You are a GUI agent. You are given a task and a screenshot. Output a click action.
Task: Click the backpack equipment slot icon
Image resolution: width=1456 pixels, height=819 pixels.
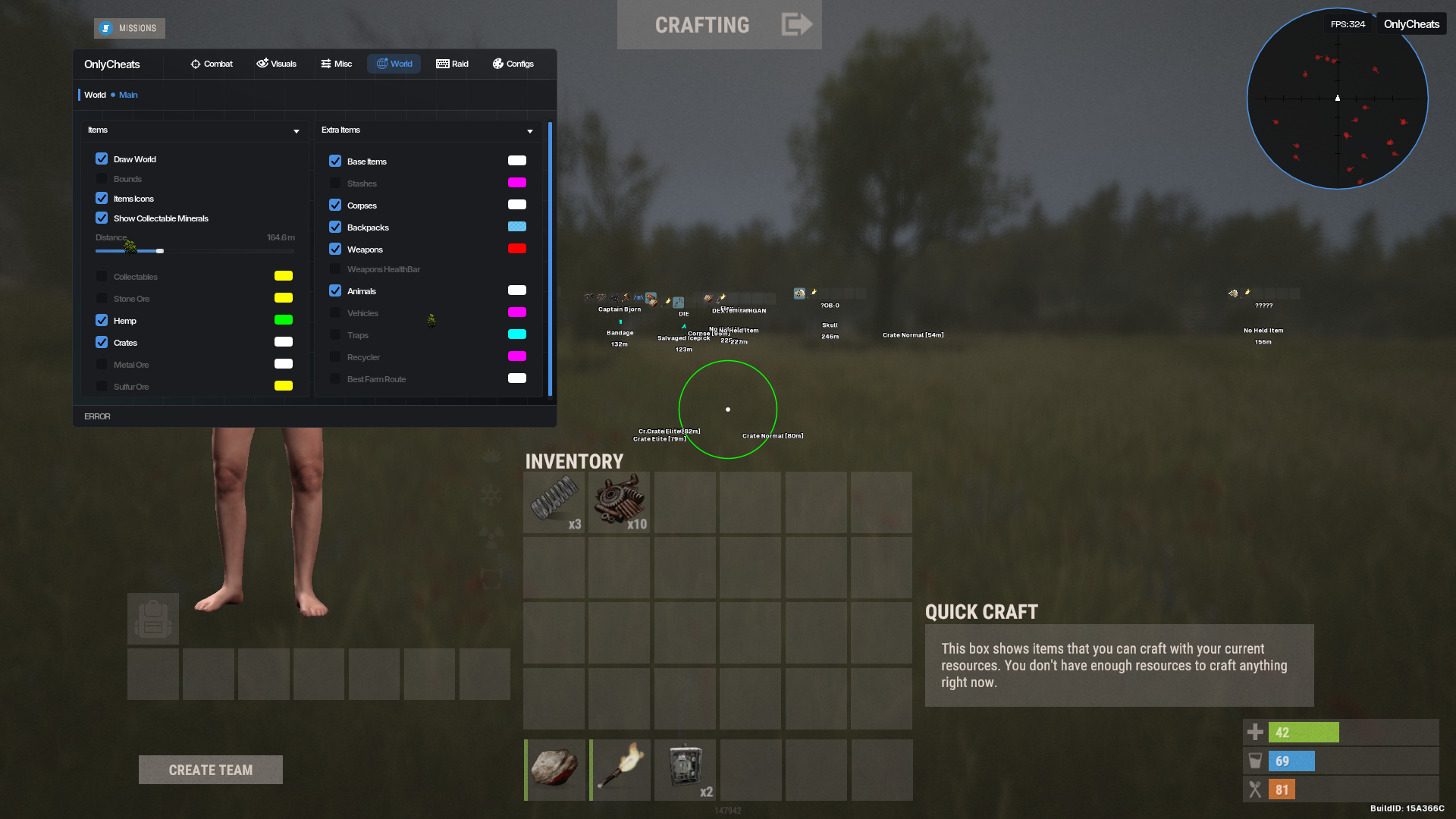(x=152, y=618)
